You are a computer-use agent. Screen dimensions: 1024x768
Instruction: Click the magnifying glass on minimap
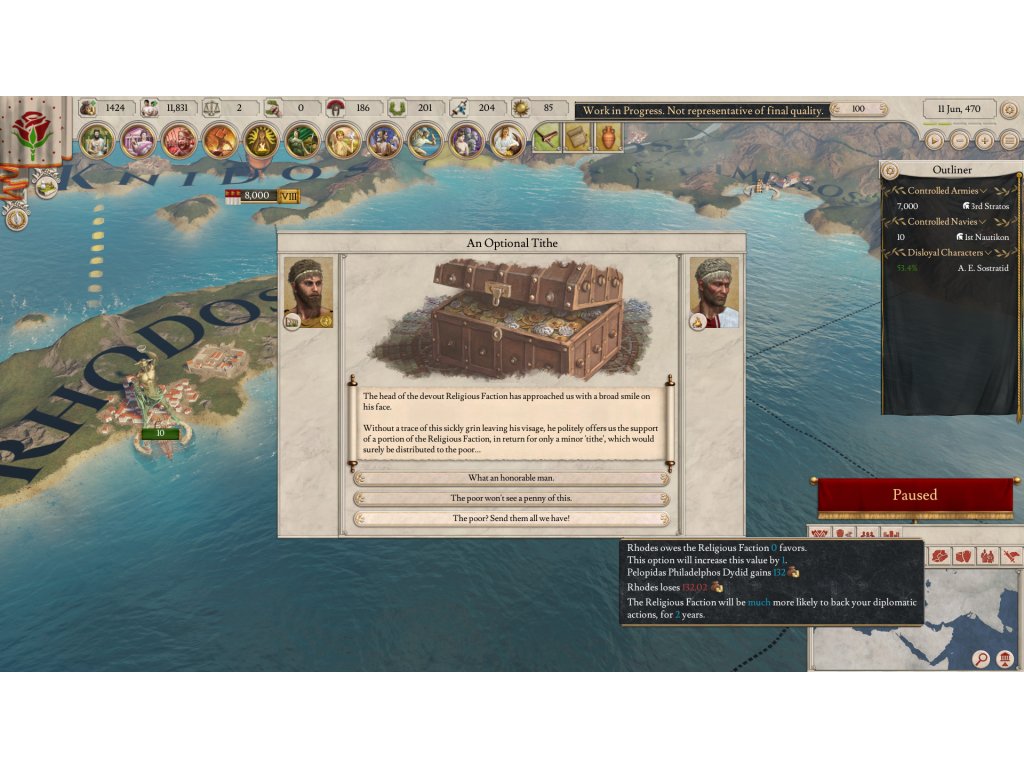pos(981,658)
